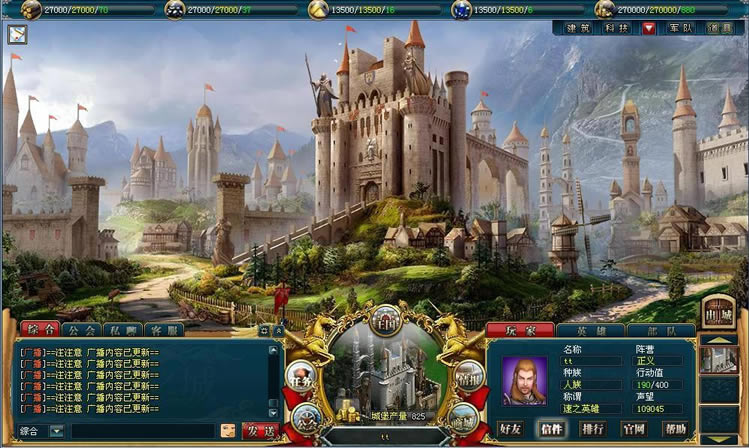Image resolution: width=749 pixels, height=448 pixels.
Task: Open the 好友 friends list
Action: pyautogui.click(x=511, y=429)
